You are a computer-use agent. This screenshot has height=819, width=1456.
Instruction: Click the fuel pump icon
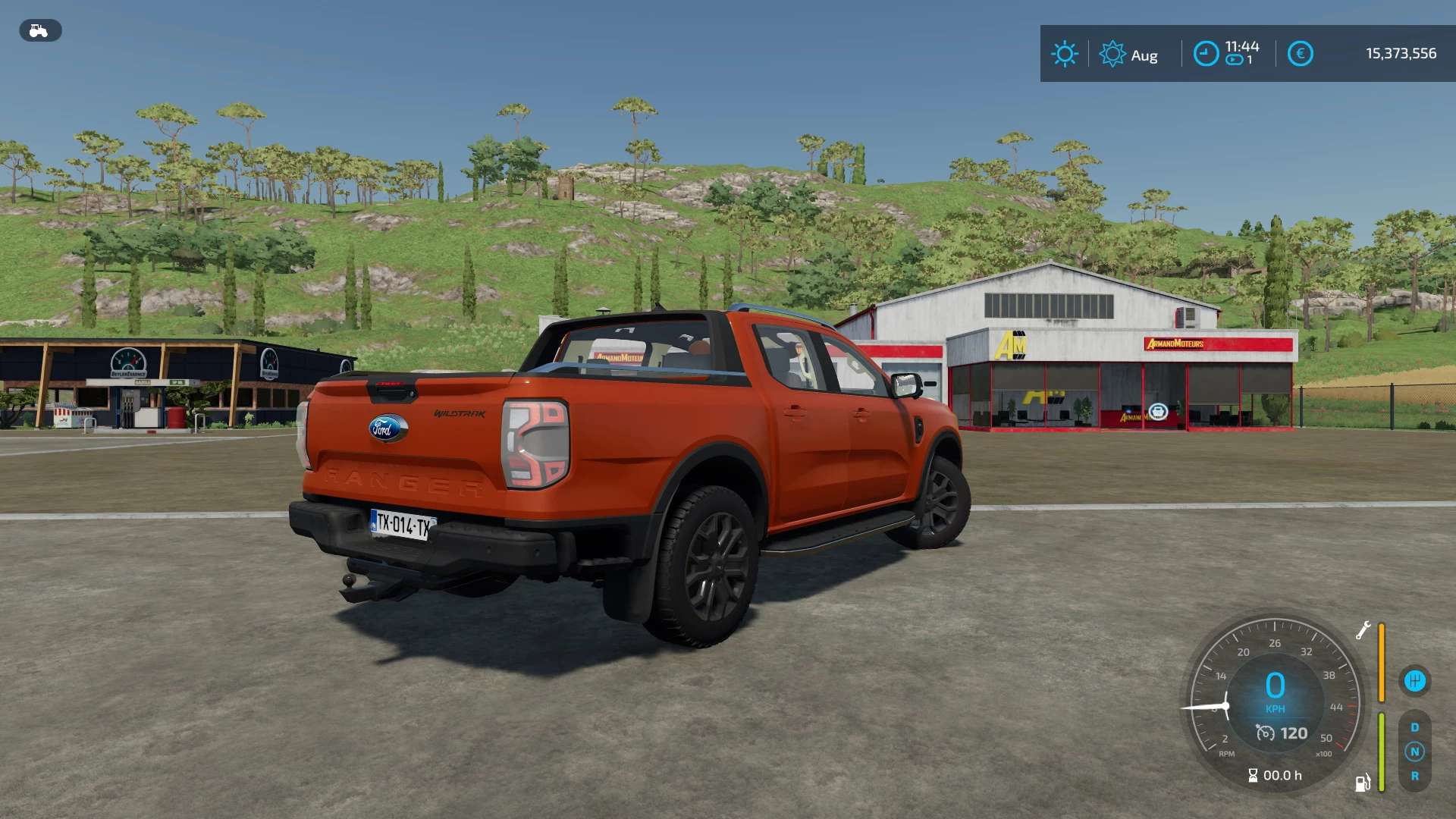click(1363, 783)
